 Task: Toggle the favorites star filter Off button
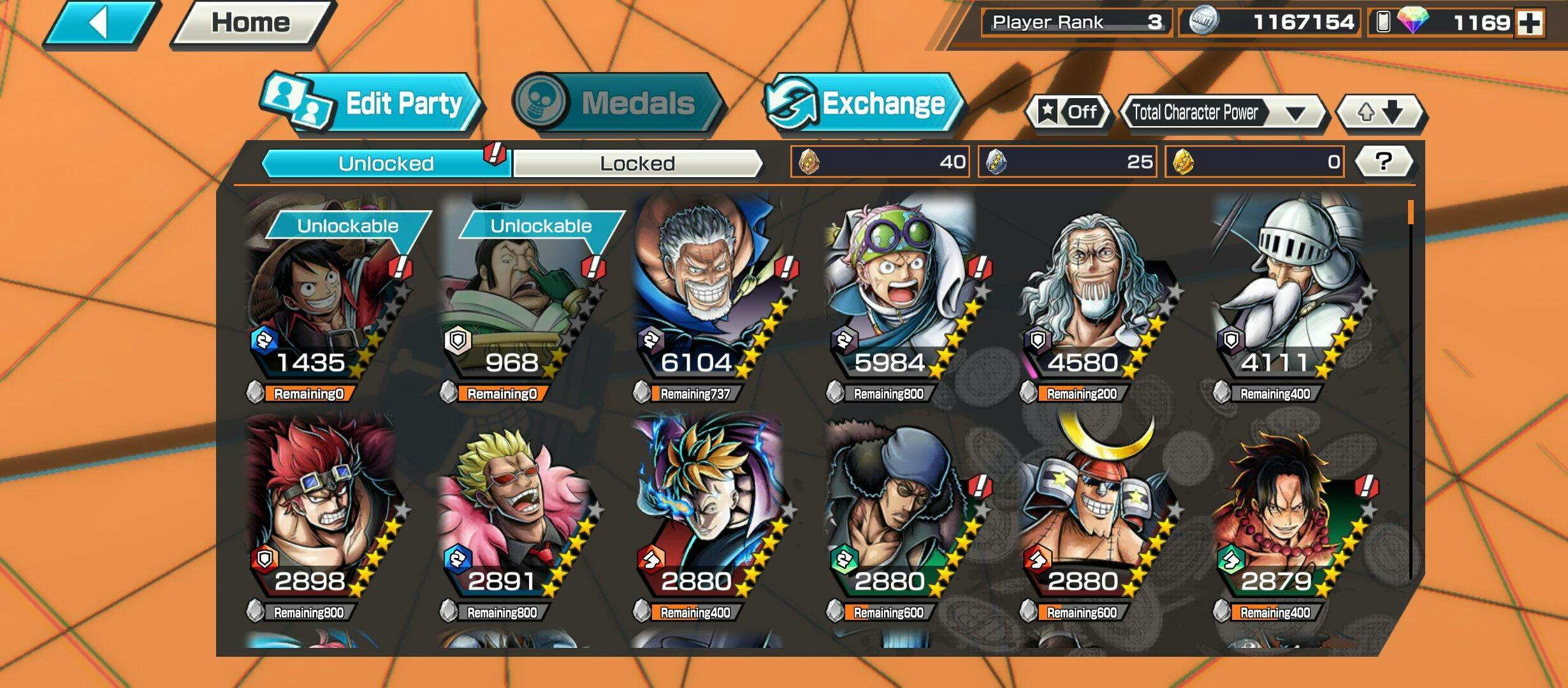(1068, 113)
